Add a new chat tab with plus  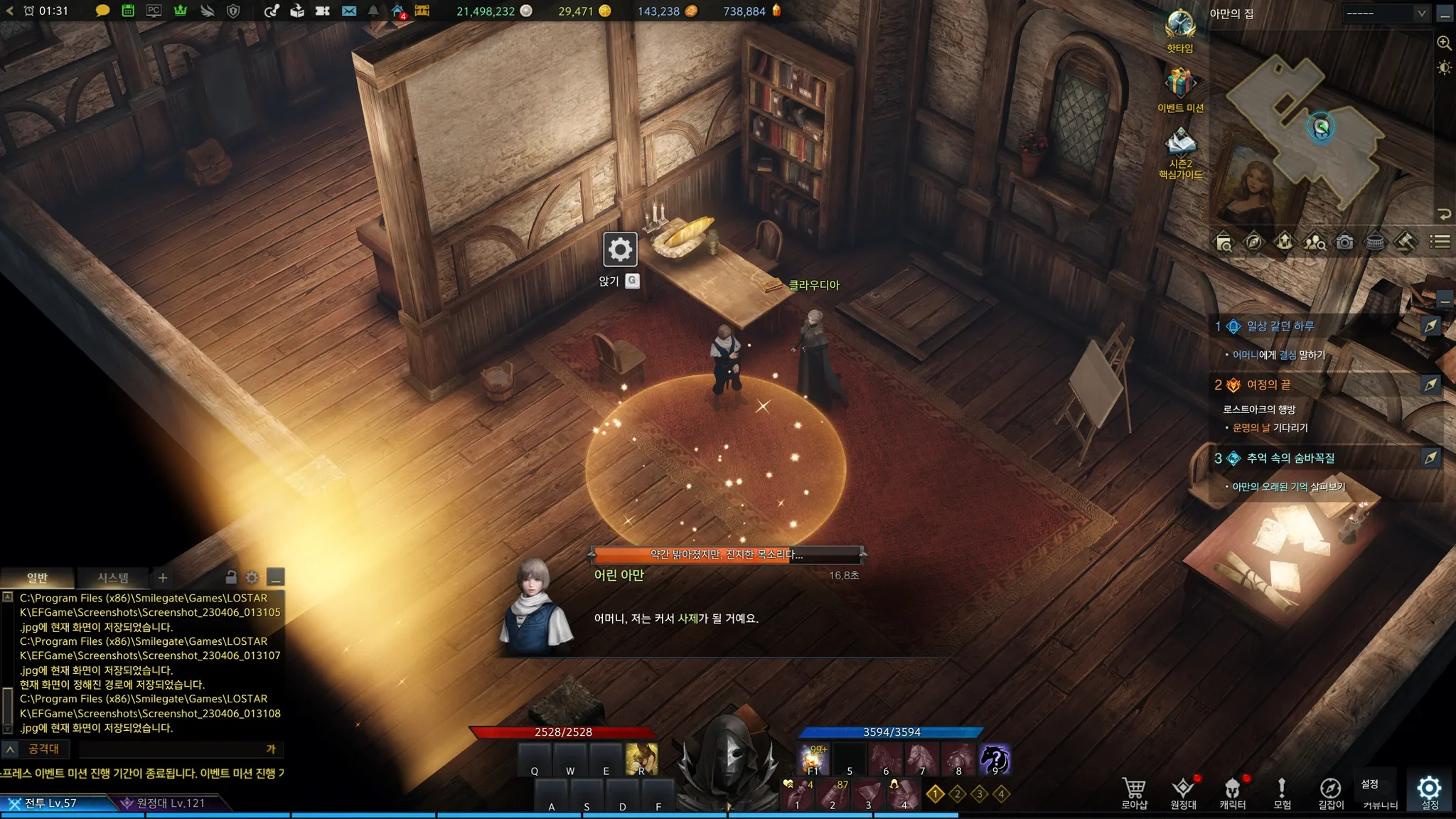(163, 578)
